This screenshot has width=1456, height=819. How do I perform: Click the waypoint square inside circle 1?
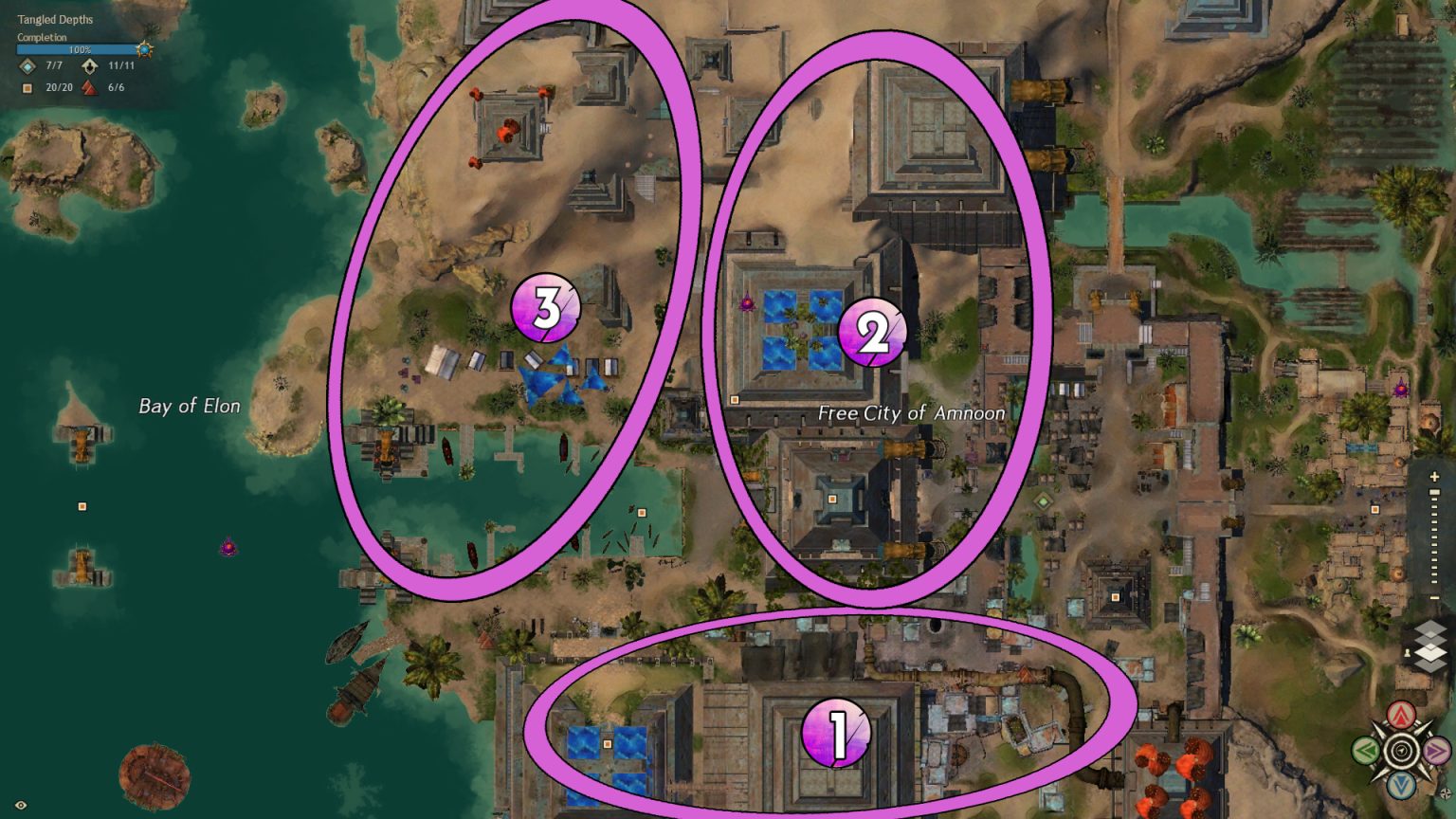(x=606, y=746)
